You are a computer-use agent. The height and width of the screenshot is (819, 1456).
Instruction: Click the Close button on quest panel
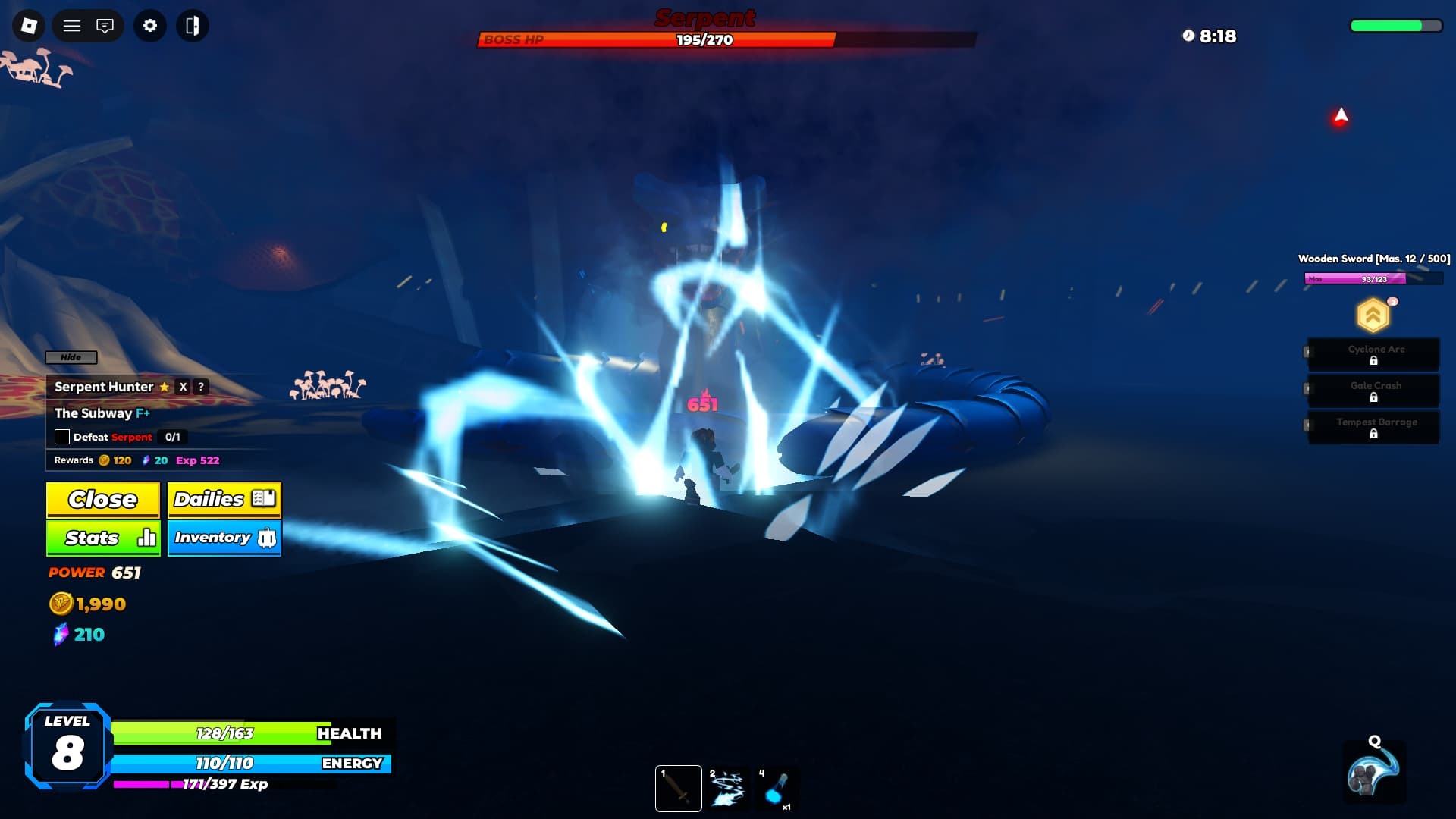[102, 499]
